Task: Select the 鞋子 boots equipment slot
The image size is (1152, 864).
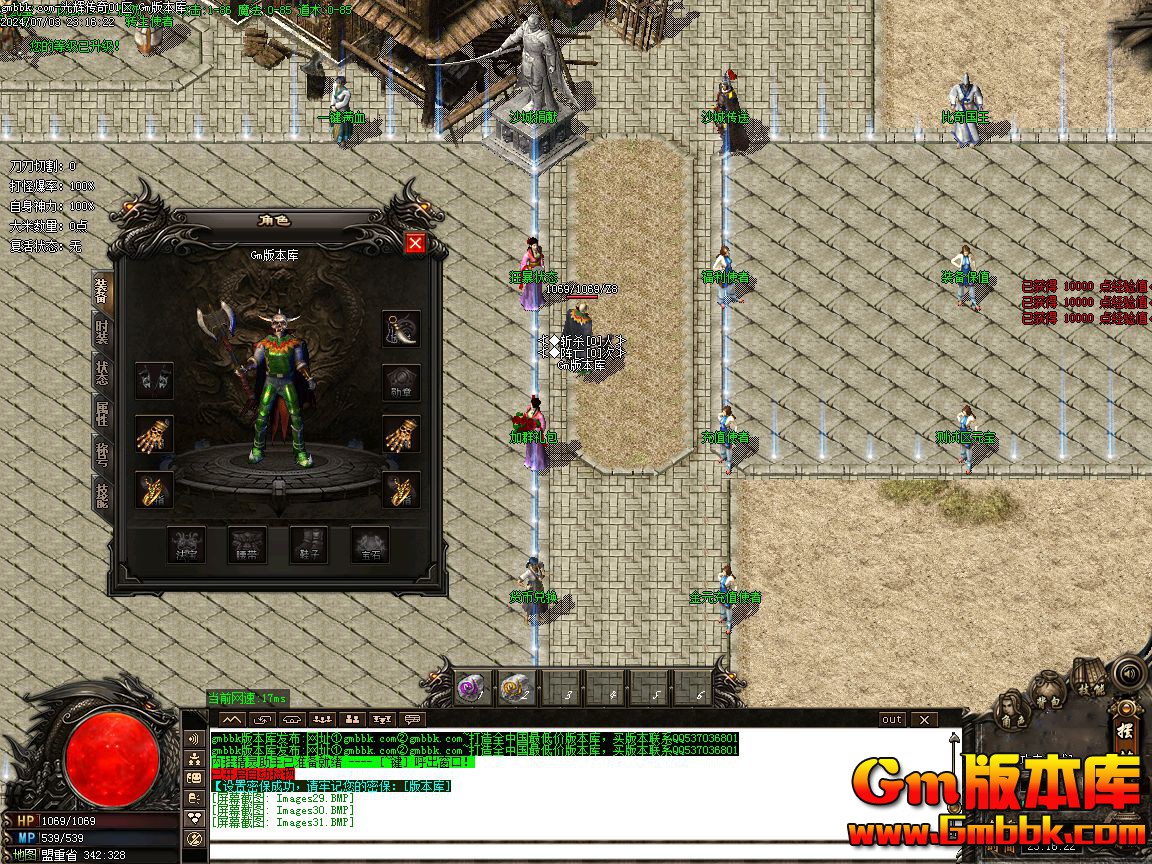Action: coord(309,545)
